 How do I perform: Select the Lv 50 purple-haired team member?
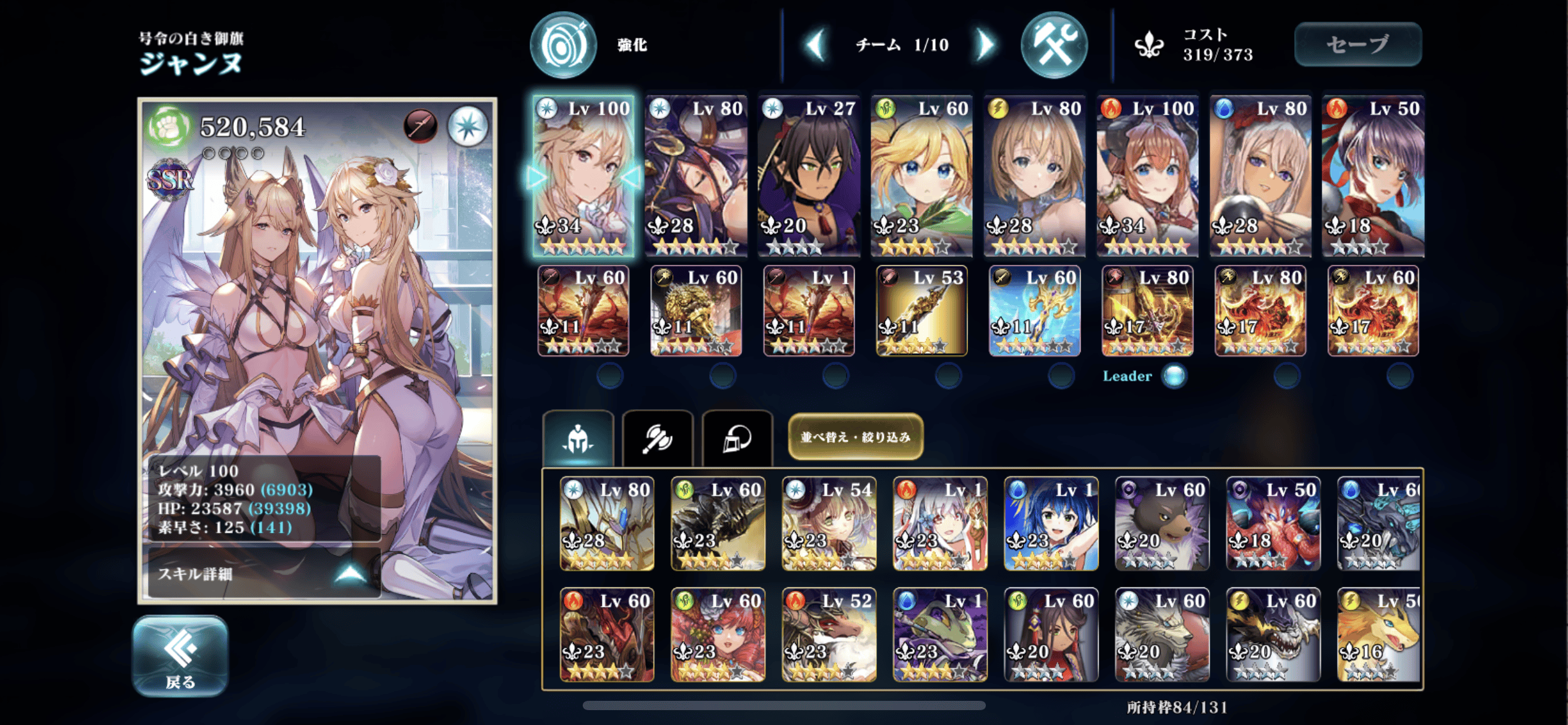tap(1373, 176)
